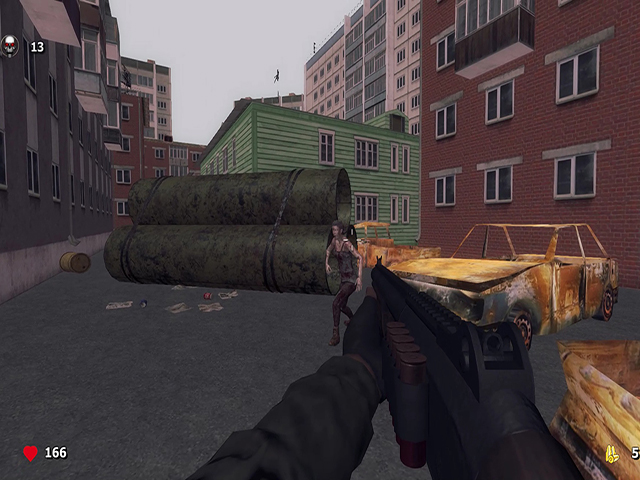Click the yellow ammo bullets icon
640x480 pixels.
click(612, 453)
